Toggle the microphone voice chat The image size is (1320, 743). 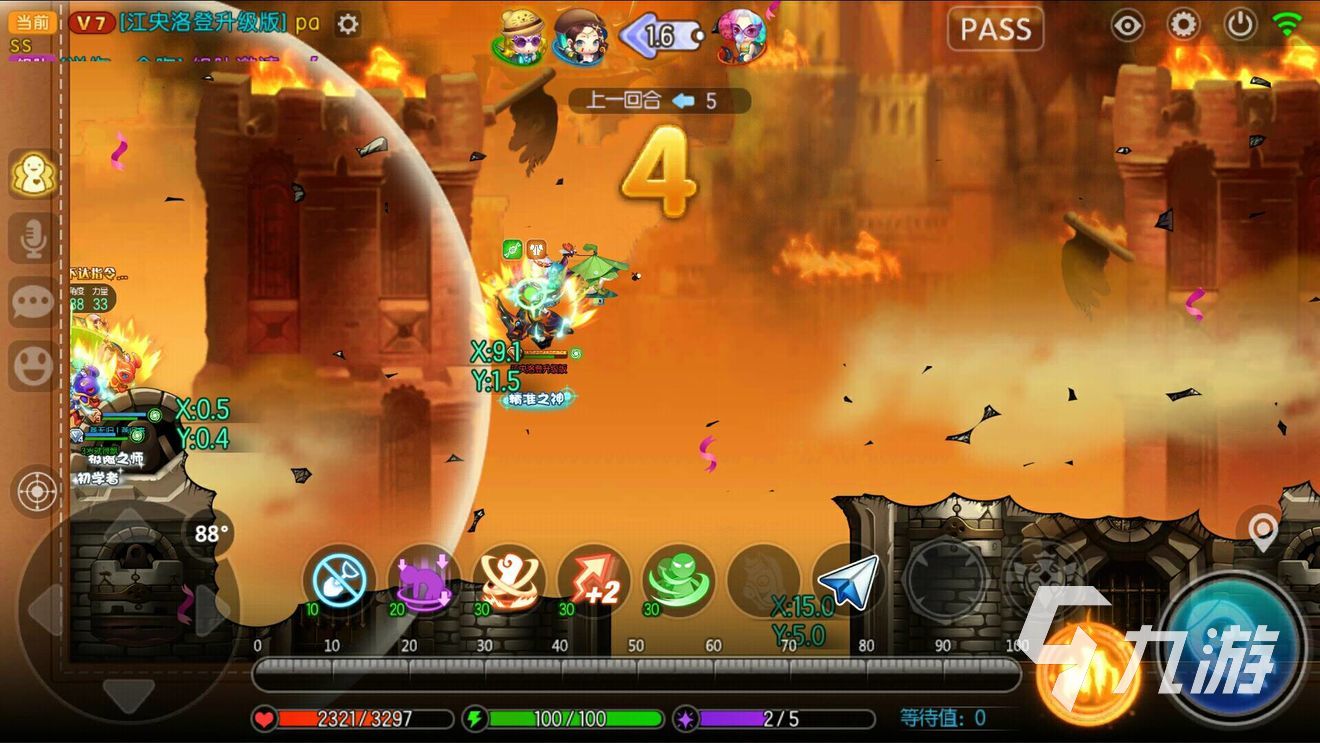(33, 240)
